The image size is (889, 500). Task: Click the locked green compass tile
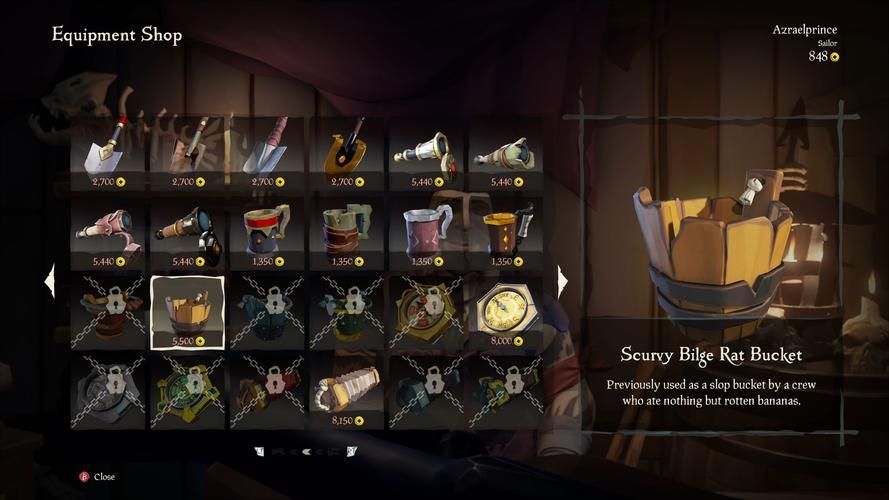[187, 390]
